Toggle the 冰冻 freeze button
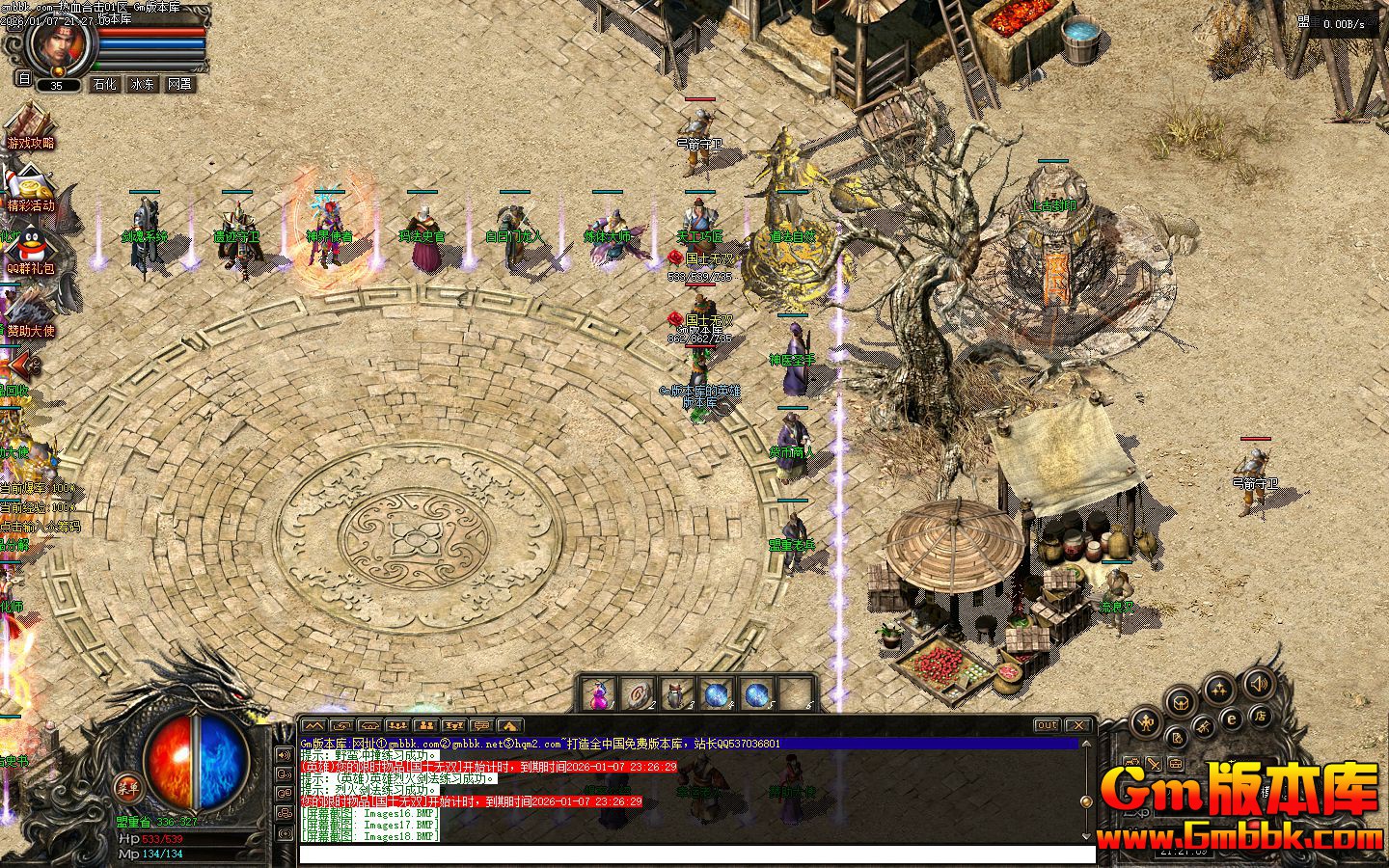This screenshot has height=868, width=1389. (142, 85)
